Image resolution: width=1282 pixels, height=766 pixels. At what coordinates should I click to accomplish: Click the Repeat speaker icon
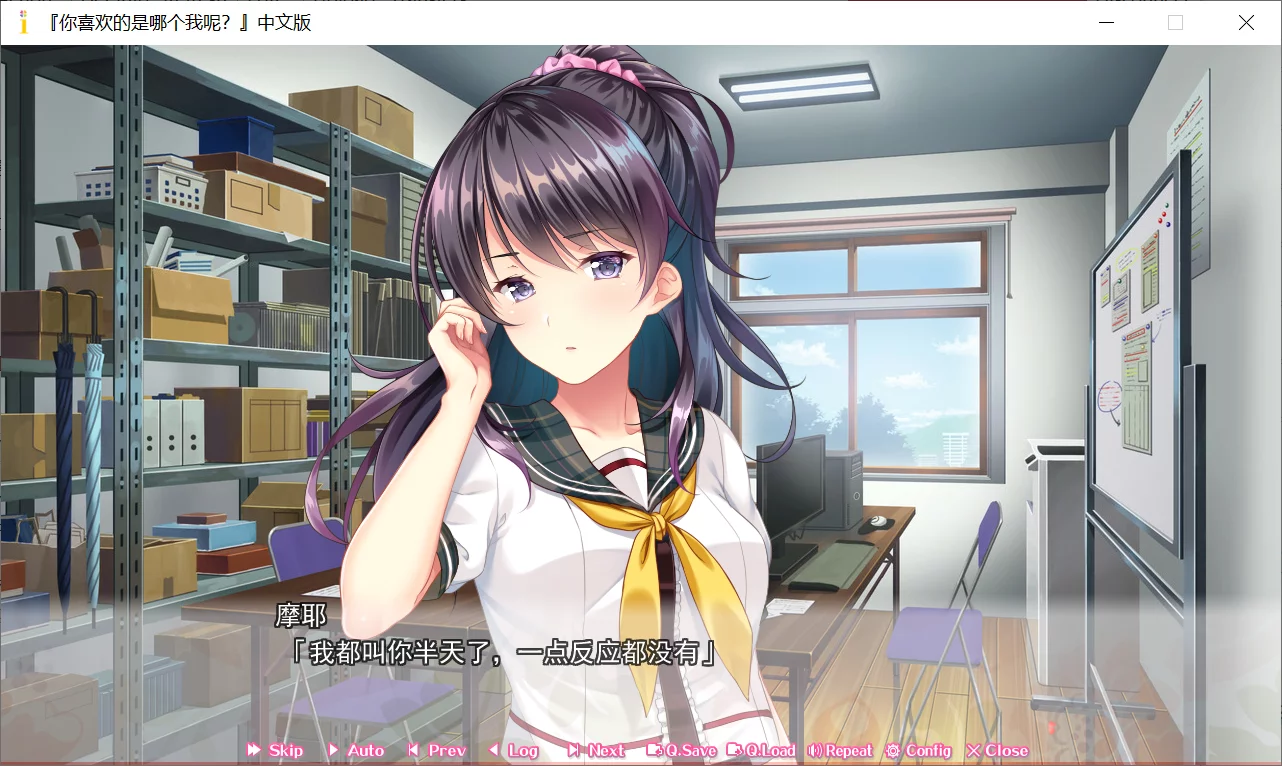coord(812,750)
